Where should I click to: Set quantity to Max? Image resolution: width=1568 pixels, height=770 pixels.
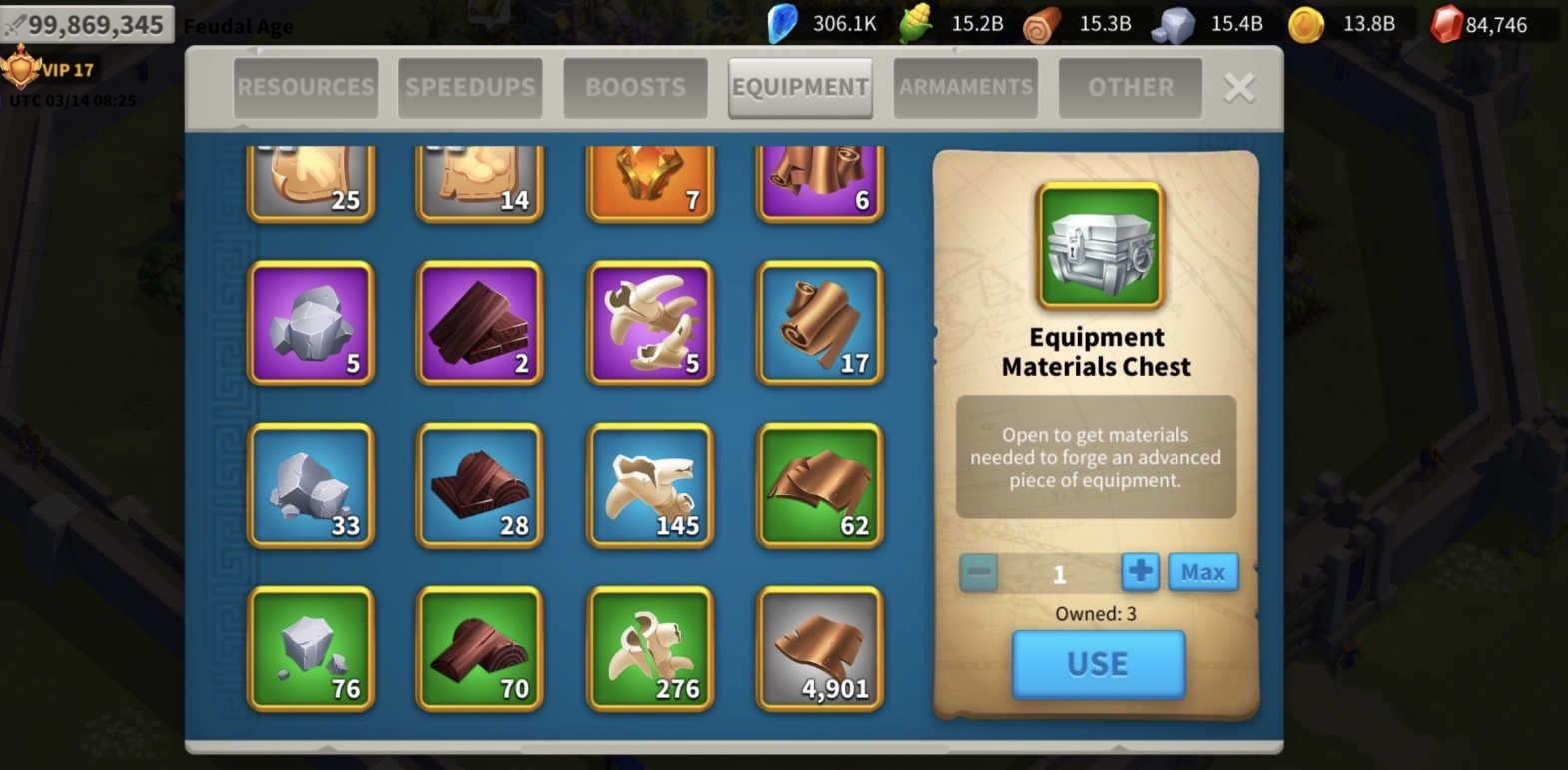pyautogui.click(x=1203, y=572)
